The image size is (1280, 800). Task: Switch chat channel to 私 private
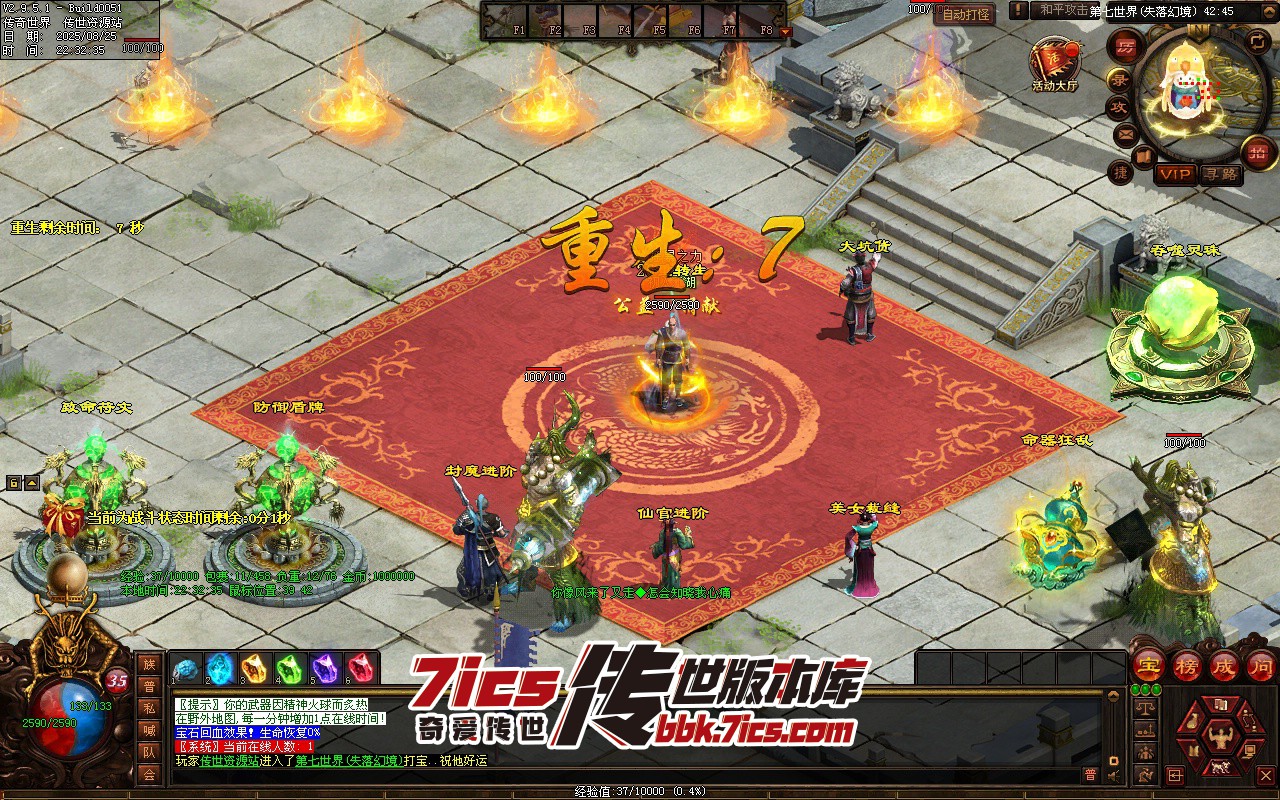[148, 707]
